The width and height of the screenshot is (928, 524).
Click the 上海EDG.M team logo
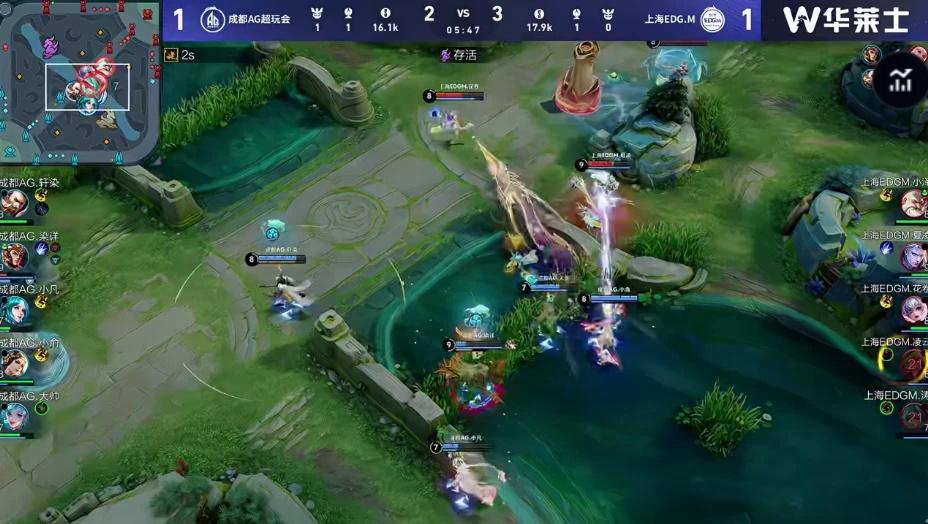click(x=712, y=20)
